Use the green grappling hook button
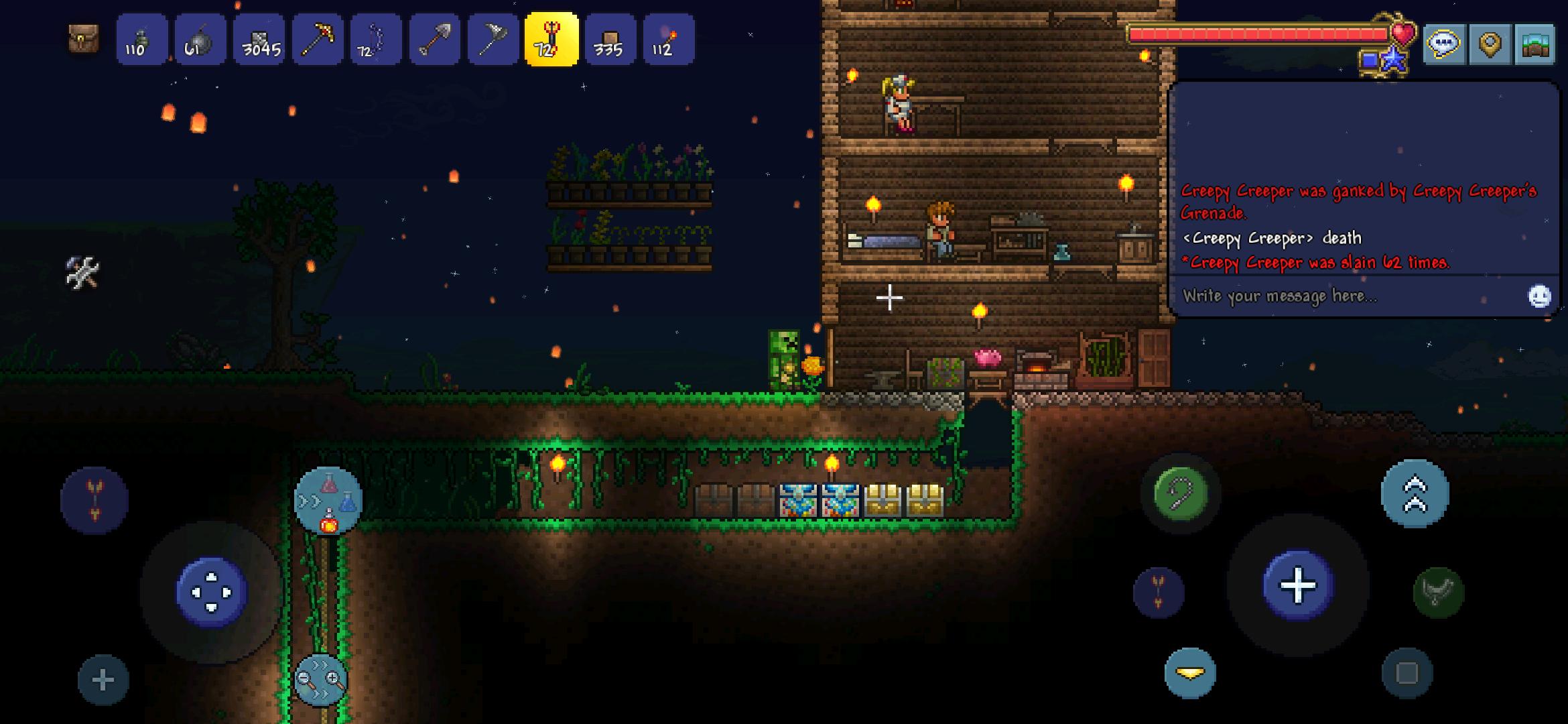 pos(1181,494)
